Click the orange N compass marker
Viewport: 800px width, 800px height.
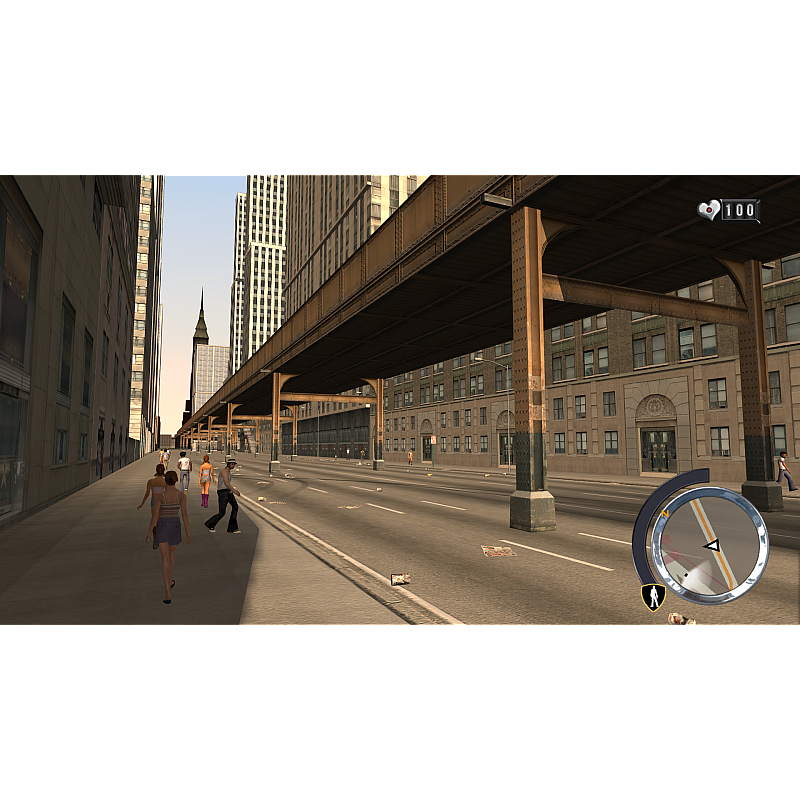[664, 514]
